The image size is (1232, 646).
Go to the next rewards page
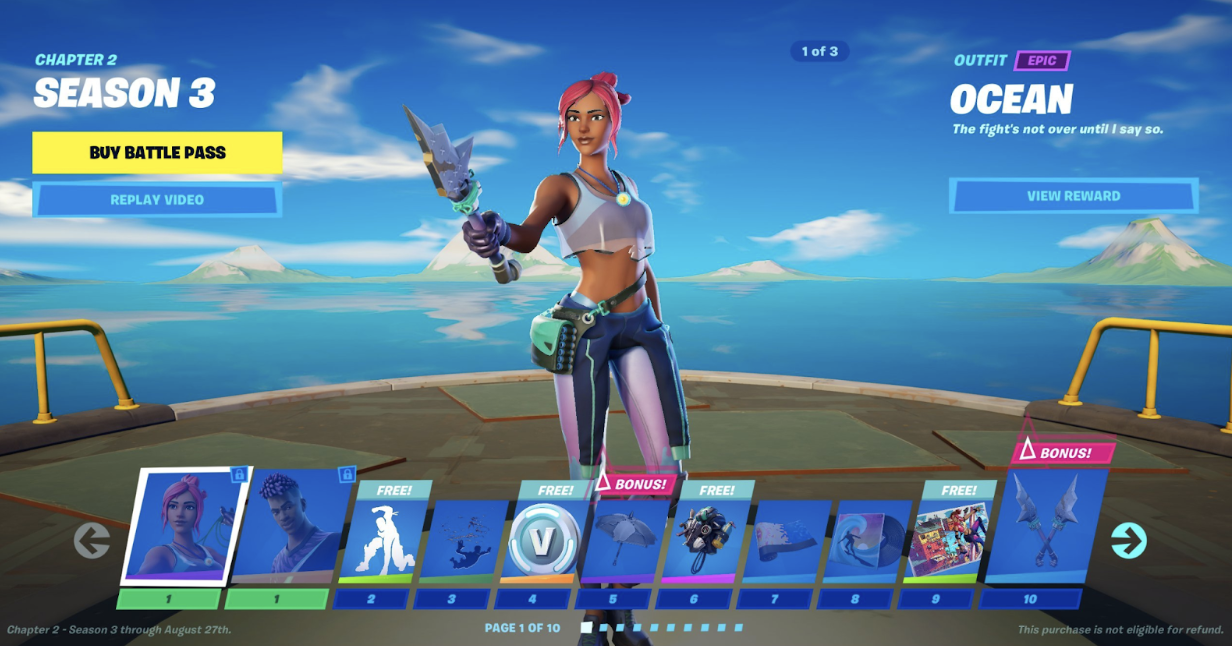pos(1128,541)
